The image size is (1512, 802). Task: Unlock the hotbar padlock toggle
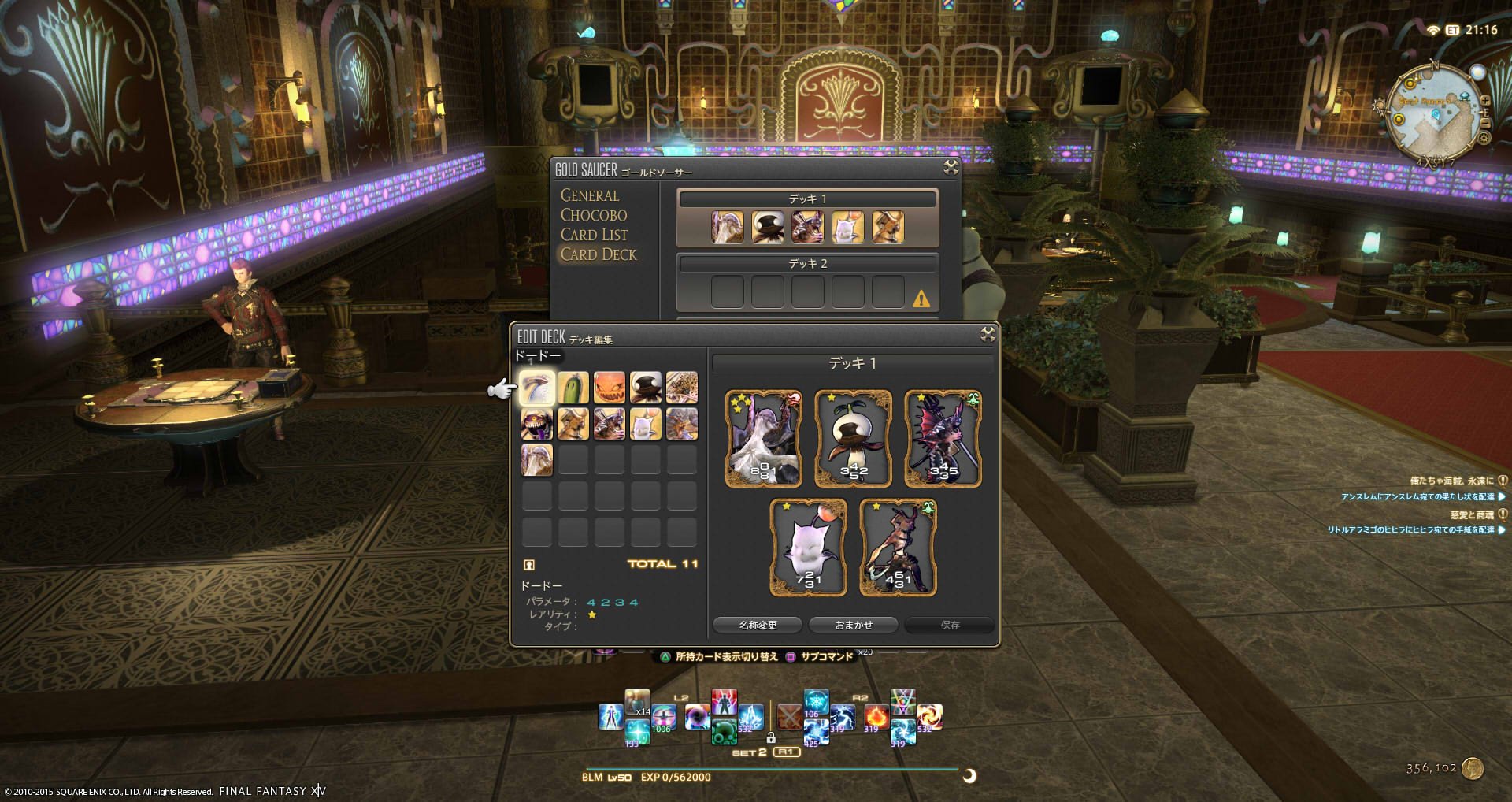[772, 740]
